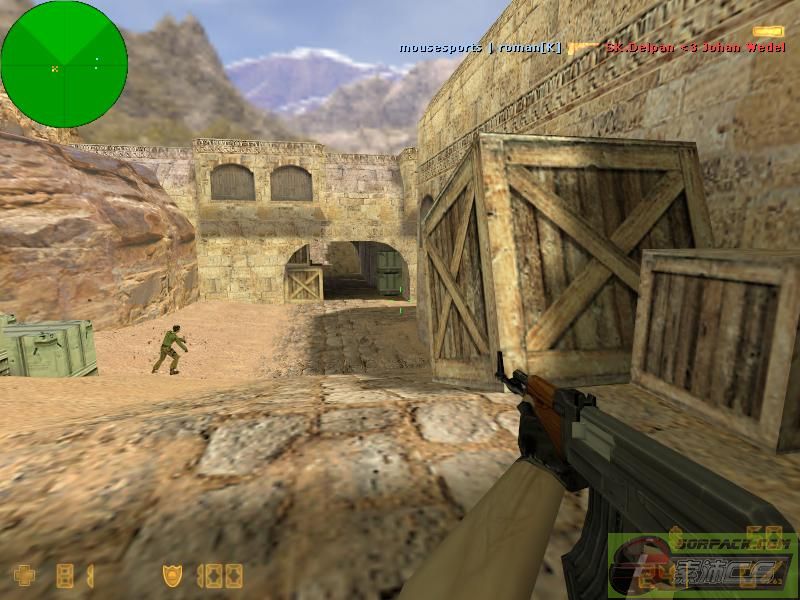The image size is (800, 600).
Task: Click the armor shield icon
Action: 172,575
